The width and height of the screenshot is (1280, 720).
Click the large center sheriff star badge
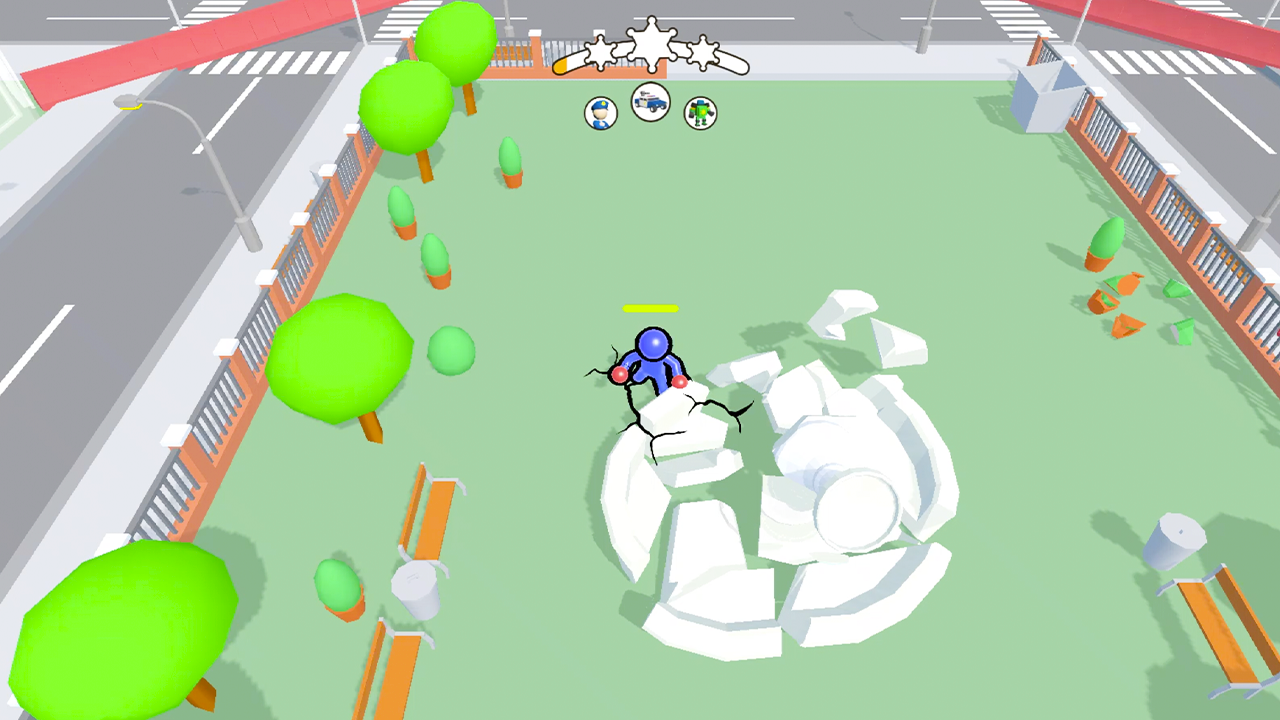tap(651, 45)
